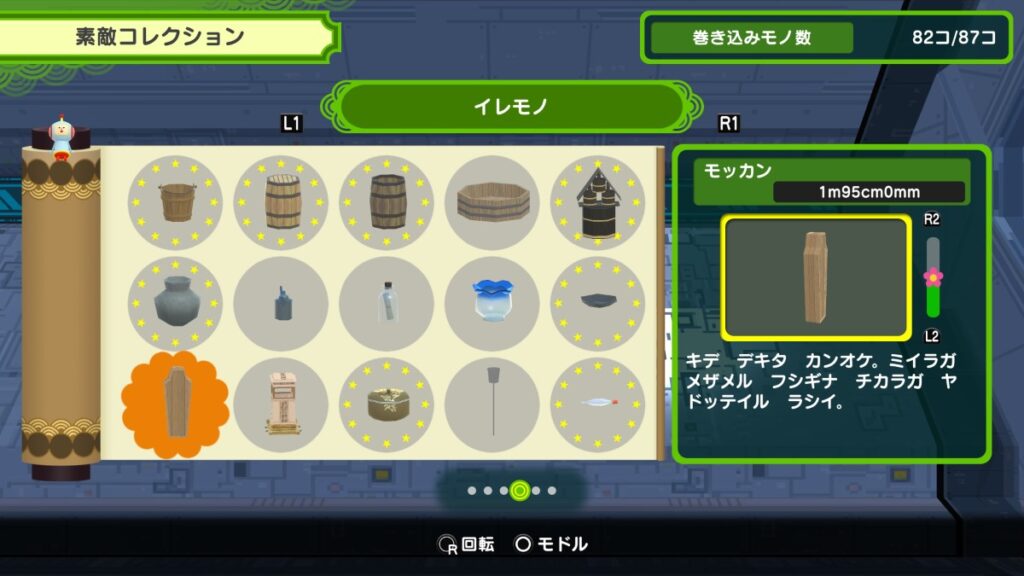Select the black stacked barrel tower
The height and width of the screenshot is (576, 1024).
pyautogui.click(x=597, y=202)
